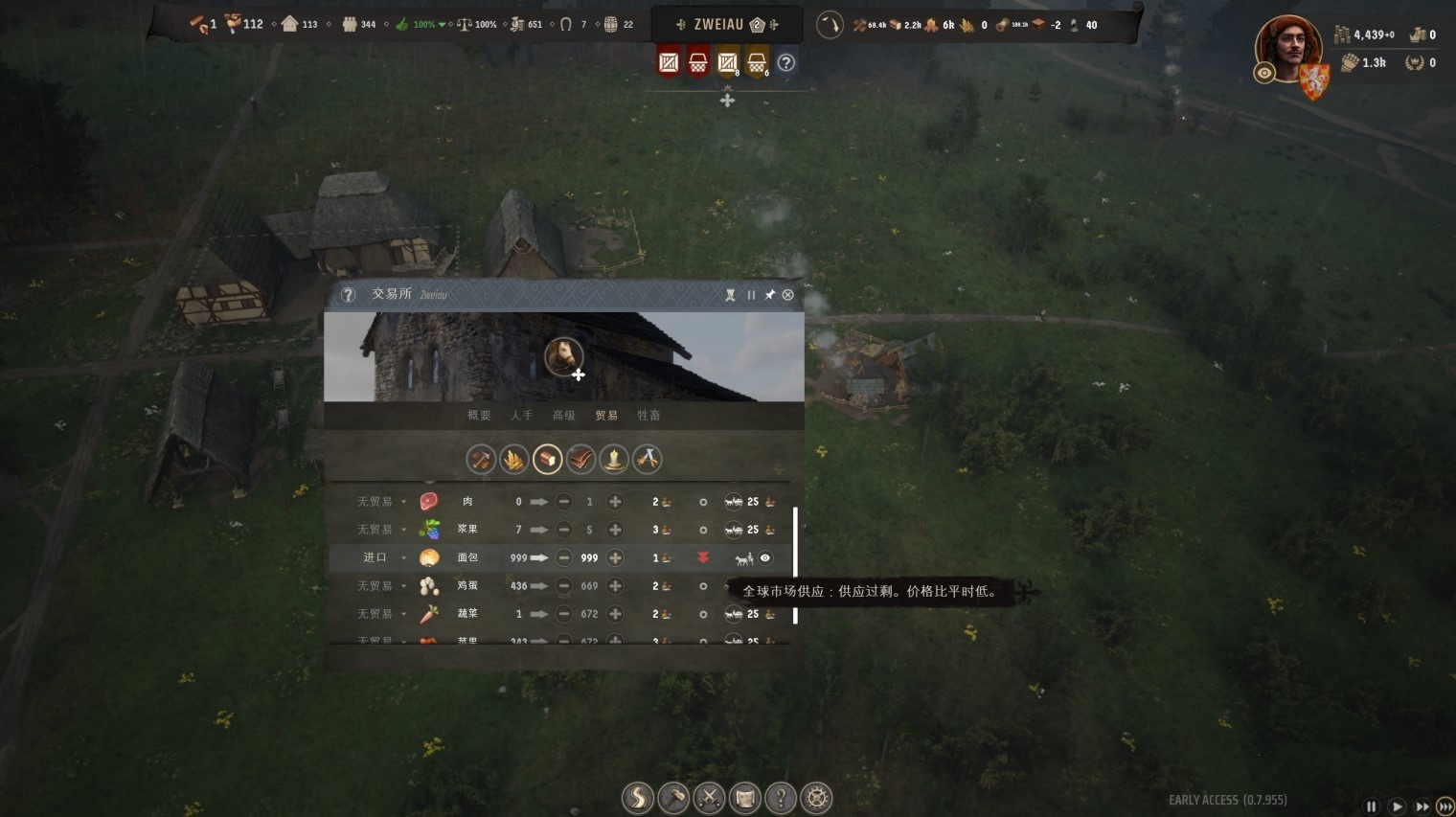Pin the trading post window

tap(769, 295)
